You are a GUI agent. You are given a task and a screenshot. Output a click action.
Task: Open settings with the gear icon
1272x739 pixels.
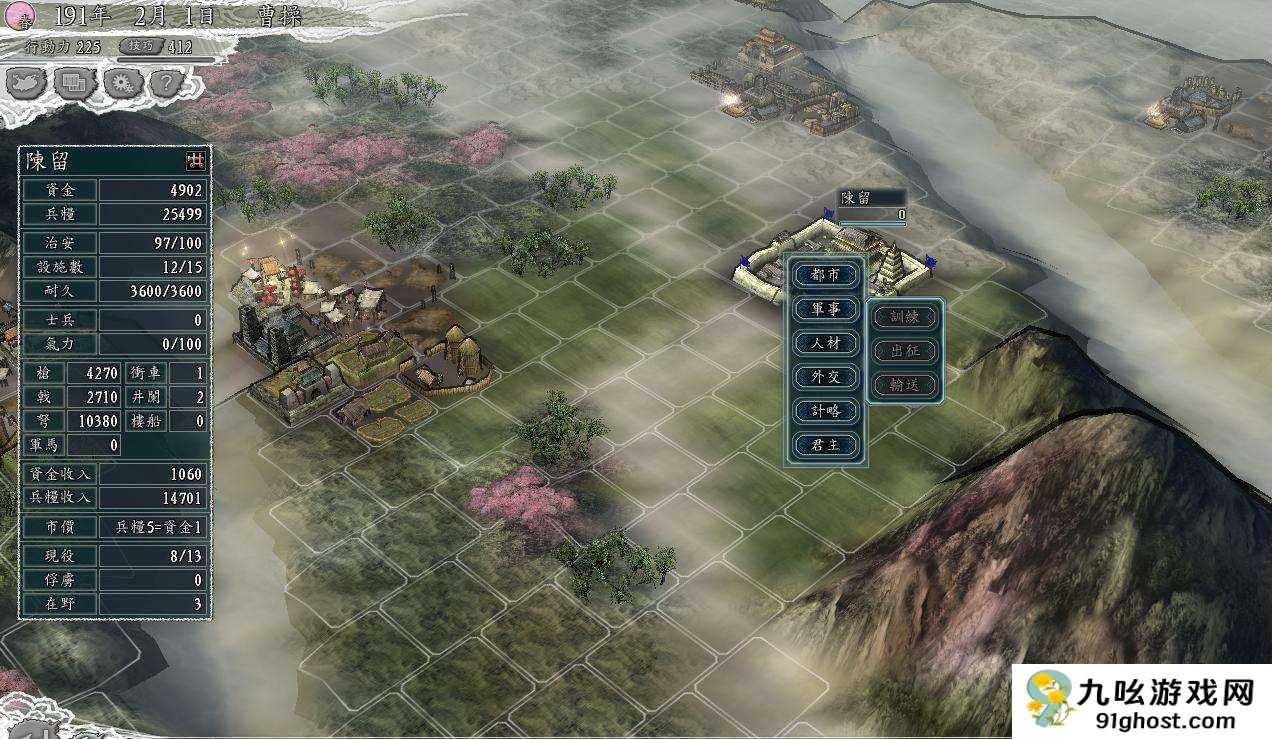[x=122, y=83]
